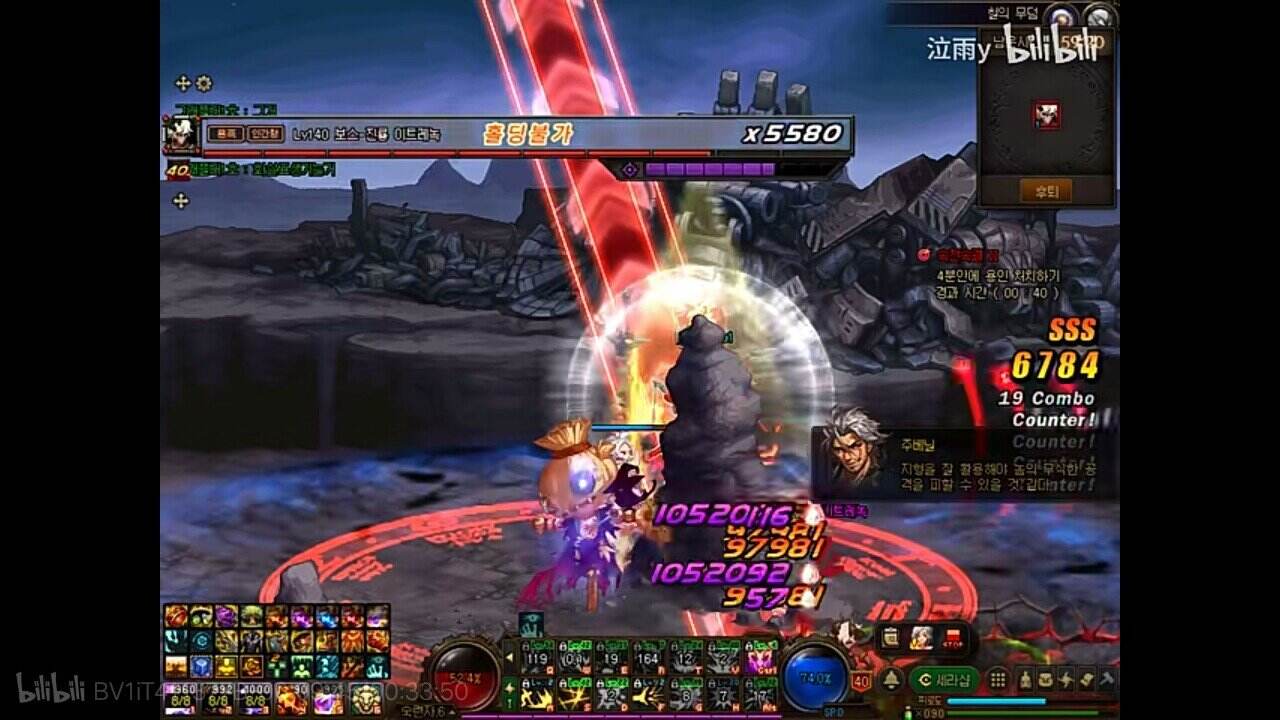Image resolution: width=1280 pixels, height=720 pixels.
Task: Click the bell notification icon
Action: pos(890,679)
